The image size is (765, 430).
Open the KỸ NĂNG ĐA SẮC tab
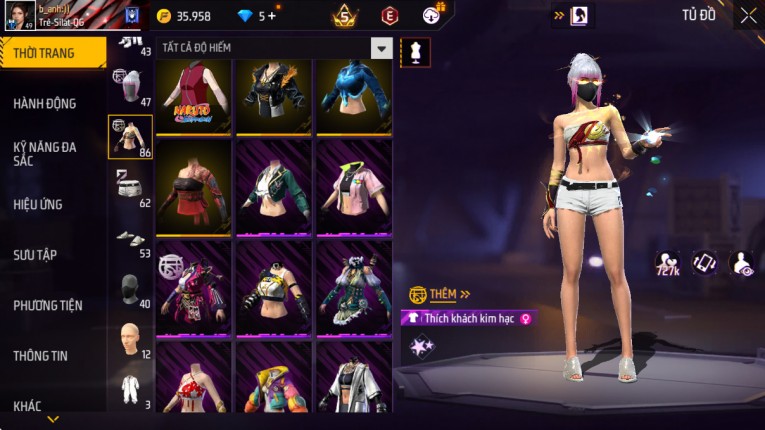[x=45, y=153]
